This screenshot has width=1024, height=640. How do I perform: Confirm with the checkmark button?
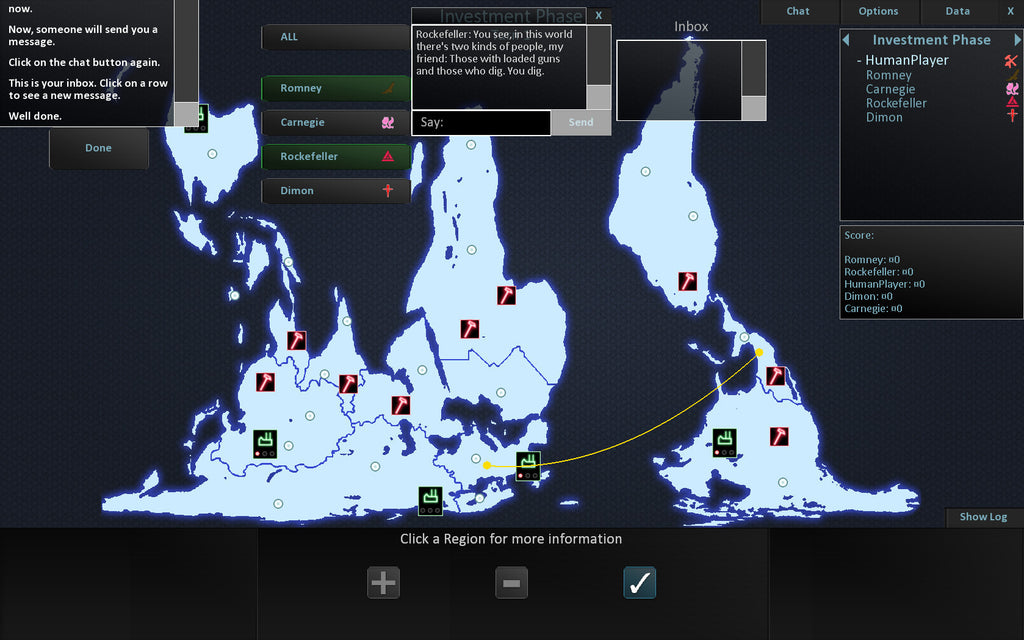tap(639, 582)
